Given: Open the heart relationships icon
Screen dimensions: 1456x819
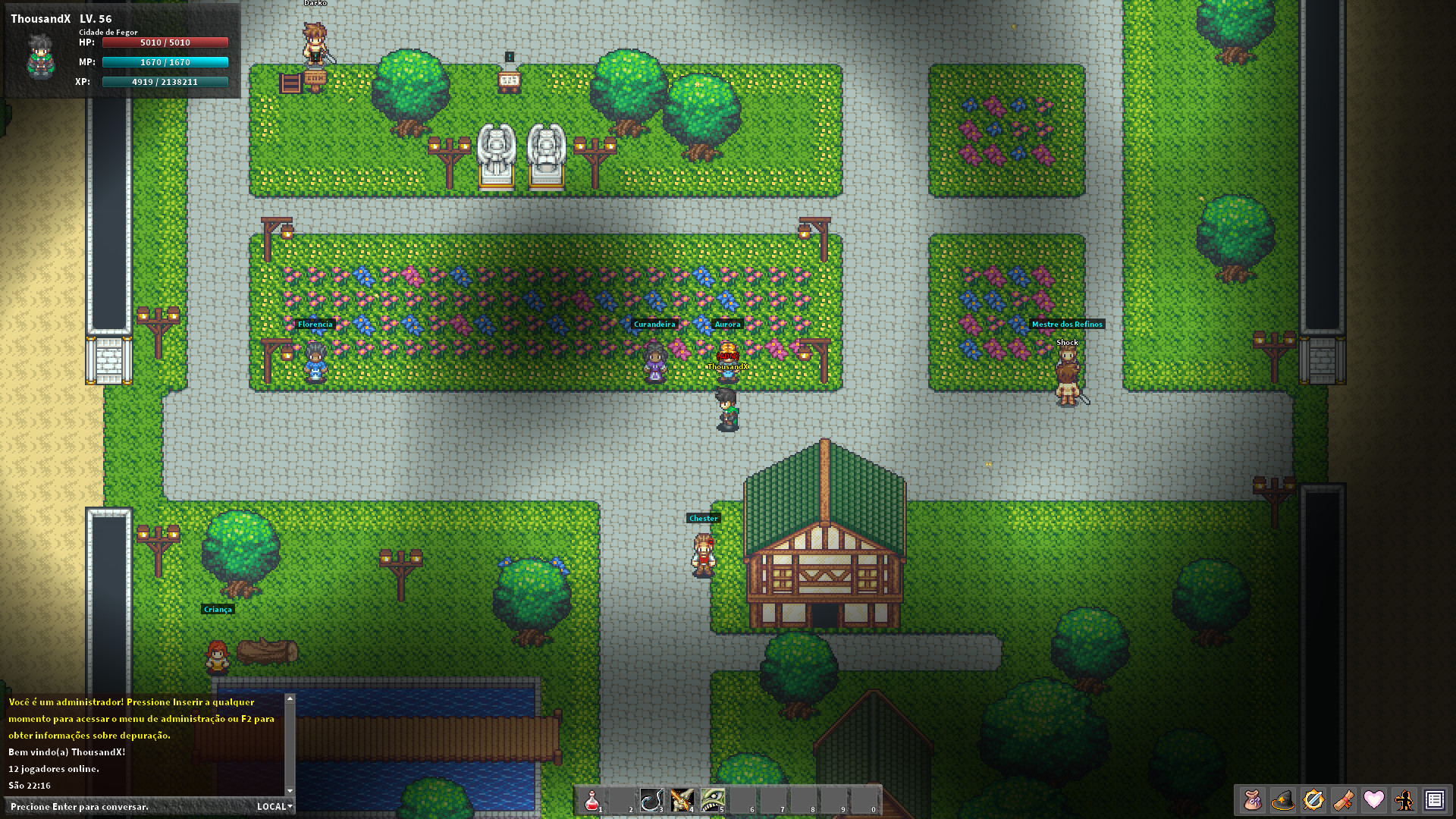Looking at the screenshot, I should click(x=1374, y=799).
